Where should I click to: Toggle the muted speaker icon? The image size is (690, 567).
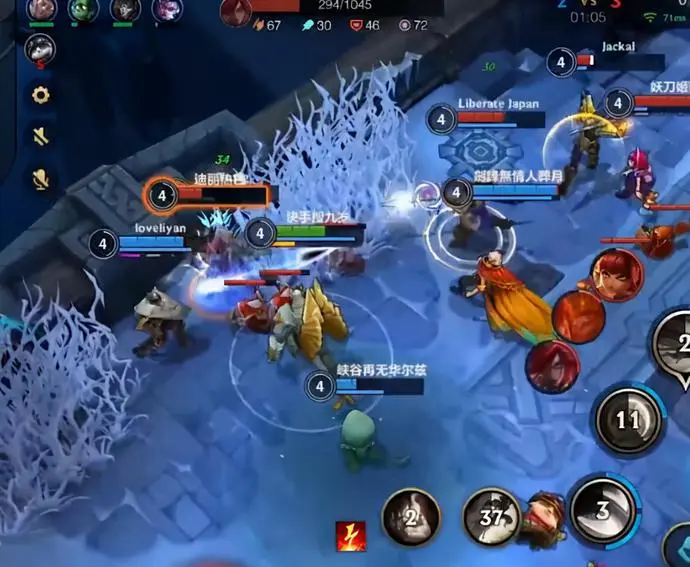click(41, 137)
